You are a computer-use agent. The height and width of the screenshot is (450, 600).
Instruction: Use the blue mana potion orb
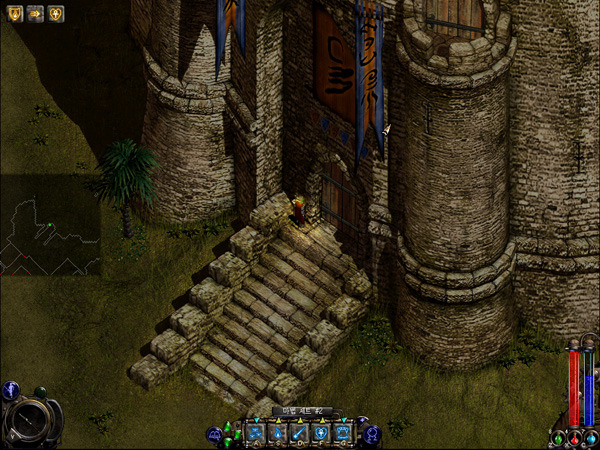[590, 438]
